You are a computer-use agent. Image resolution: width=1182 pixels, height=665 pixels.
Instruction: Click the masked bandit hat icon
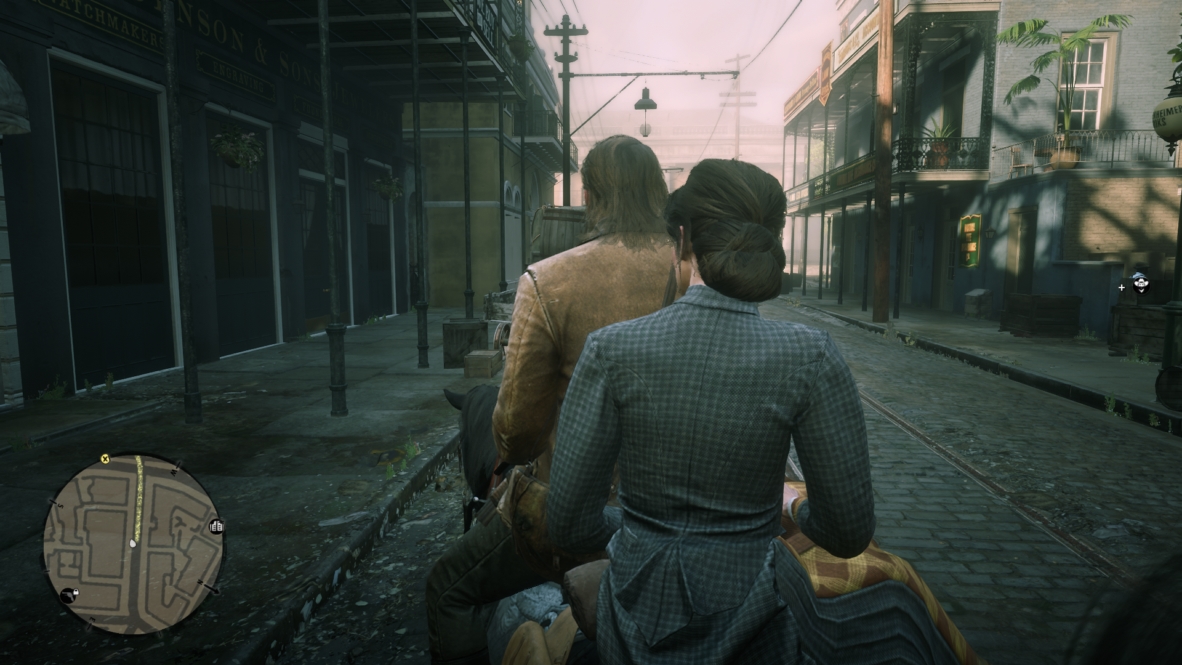(1139, 284)
